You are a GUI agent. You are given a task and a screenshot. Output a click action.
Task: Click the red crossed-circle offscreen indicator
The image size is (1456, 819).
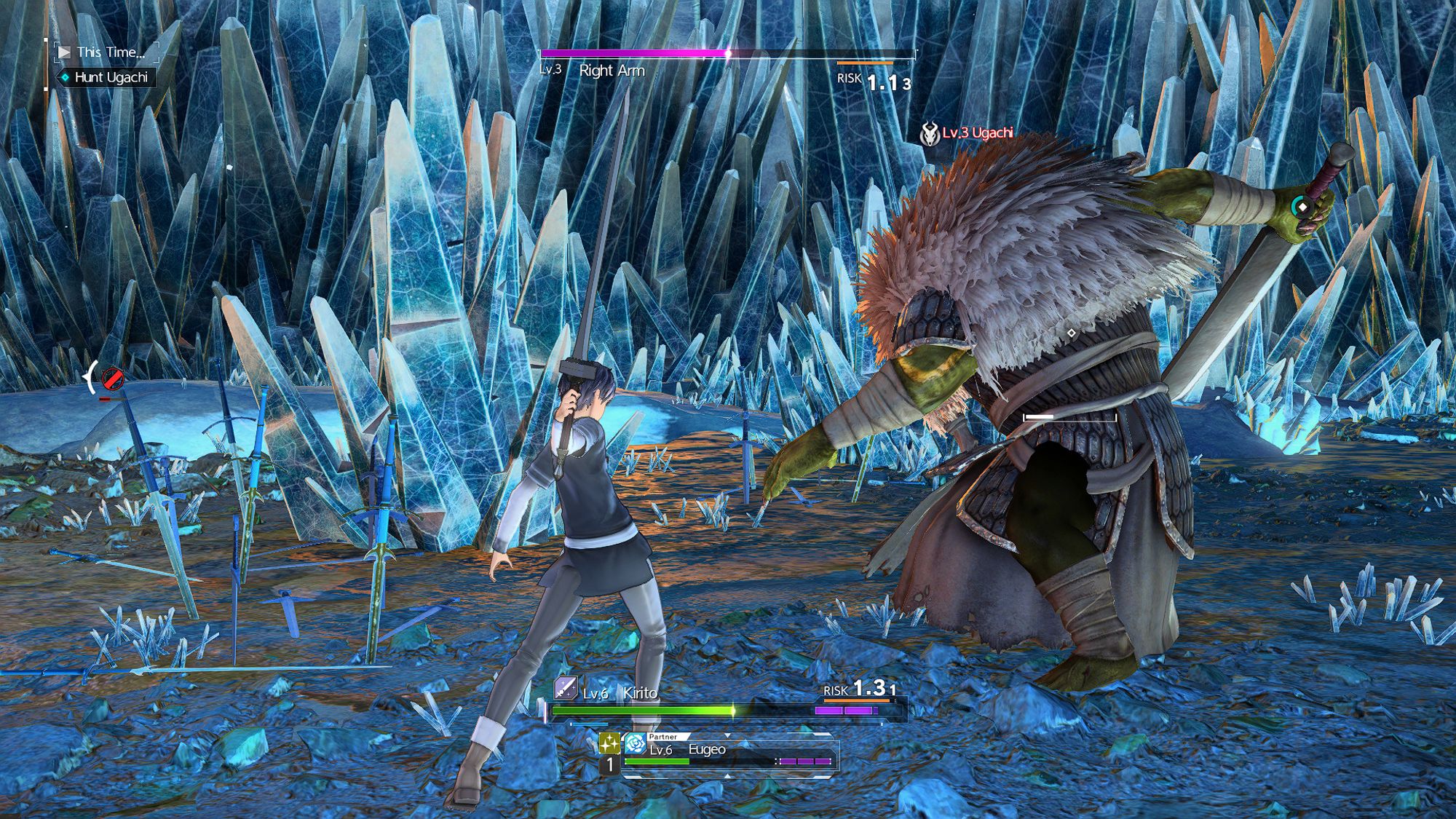(x=112, y=379)
